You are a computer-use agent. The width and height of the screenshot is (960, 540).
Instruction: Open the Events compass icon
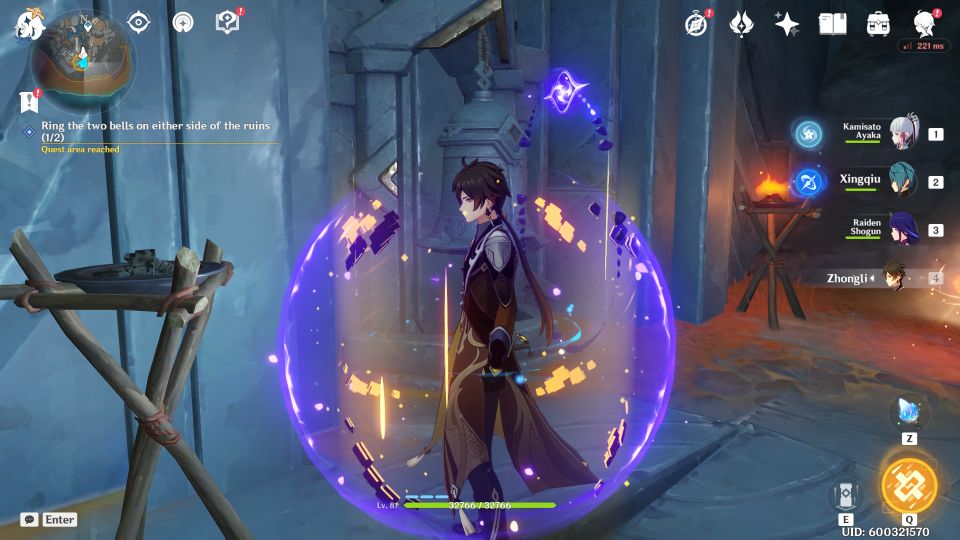[697, 24]
